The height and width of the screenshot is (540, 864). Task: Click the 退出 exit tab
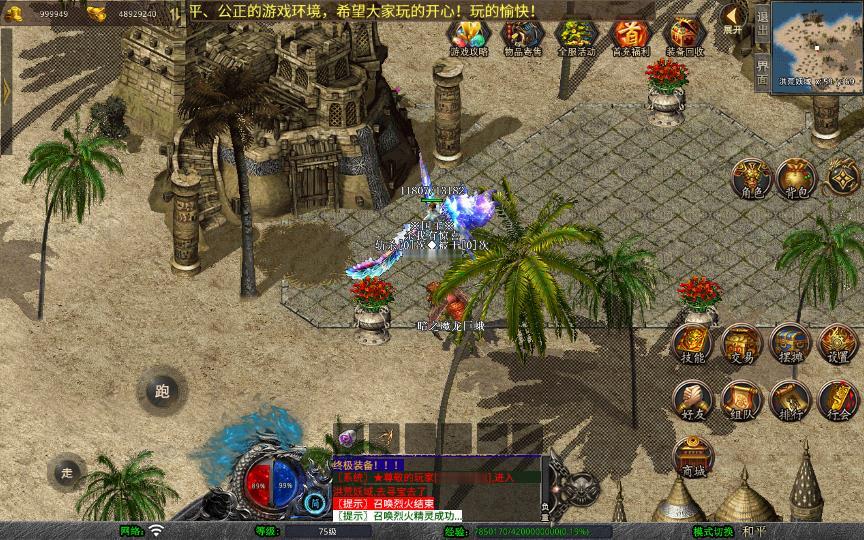(762, 23)
